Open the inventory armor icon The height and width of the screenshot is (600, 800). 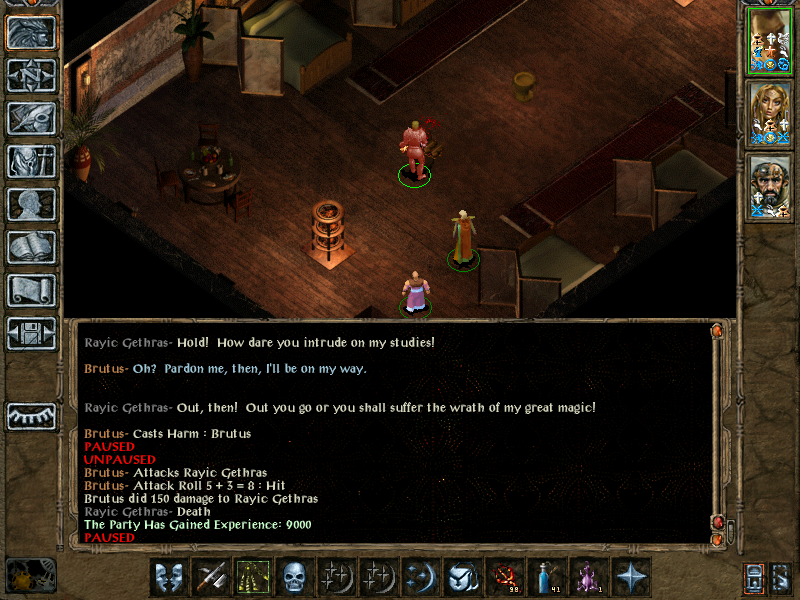[31, 161]
